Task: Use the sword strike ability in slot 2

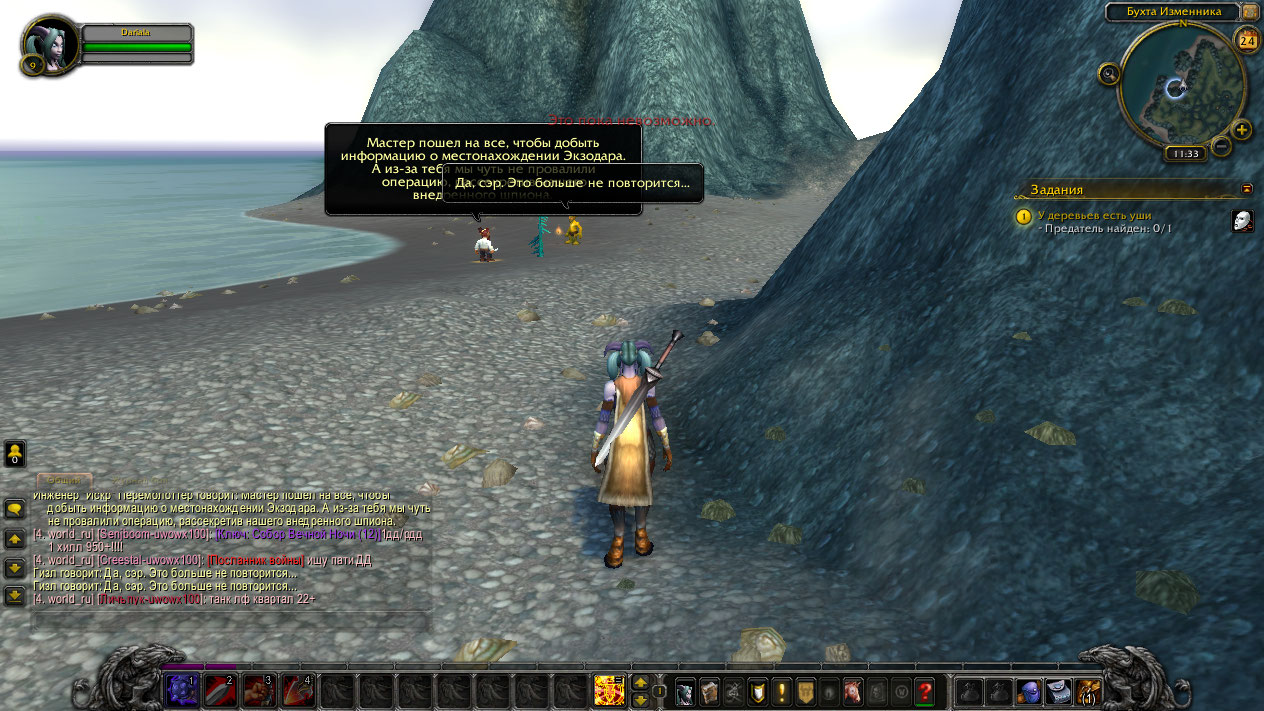Action: click(x=220, y=690)
